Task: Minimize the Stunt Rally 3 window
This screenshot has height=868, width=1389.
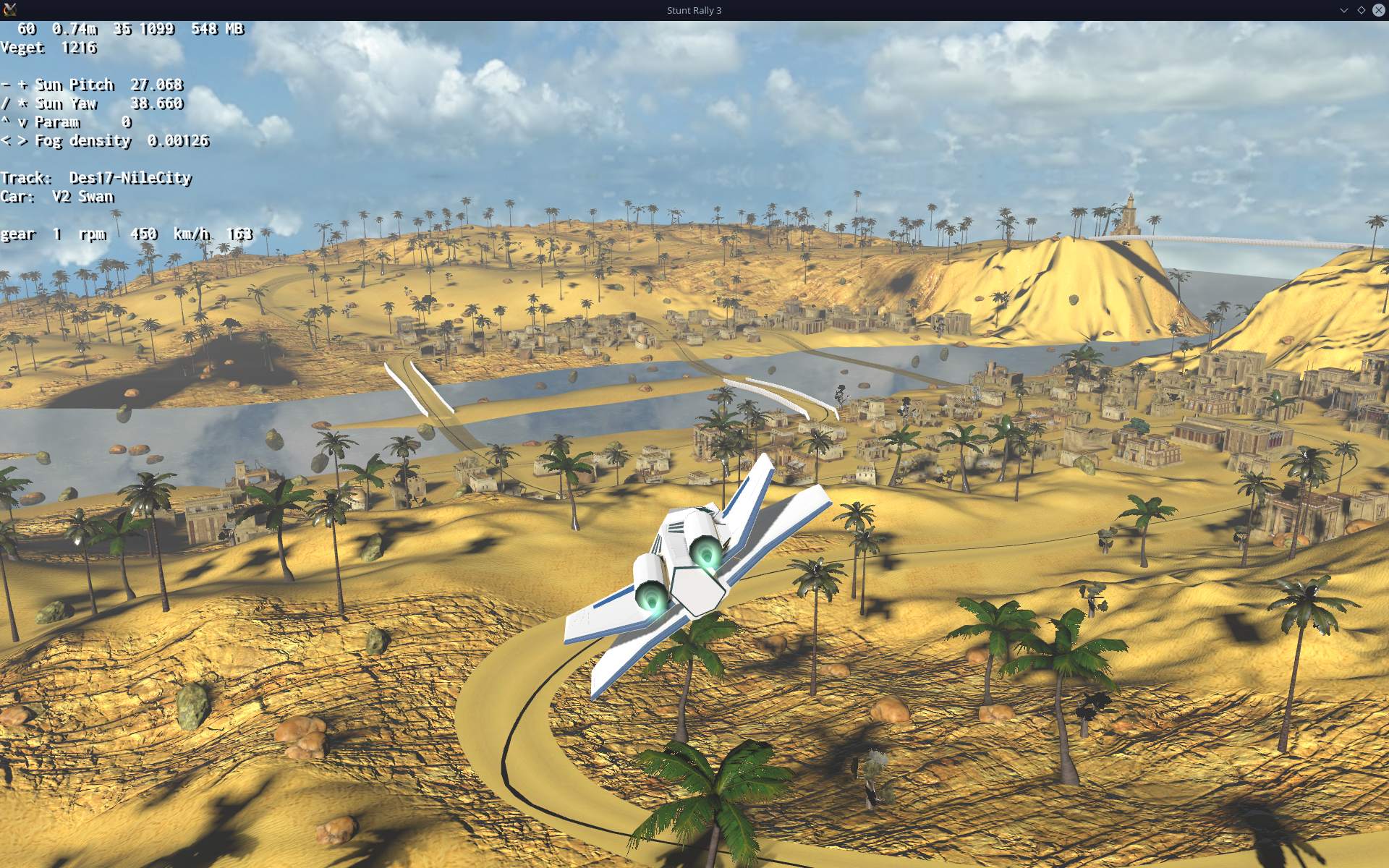Action: 1343,10
